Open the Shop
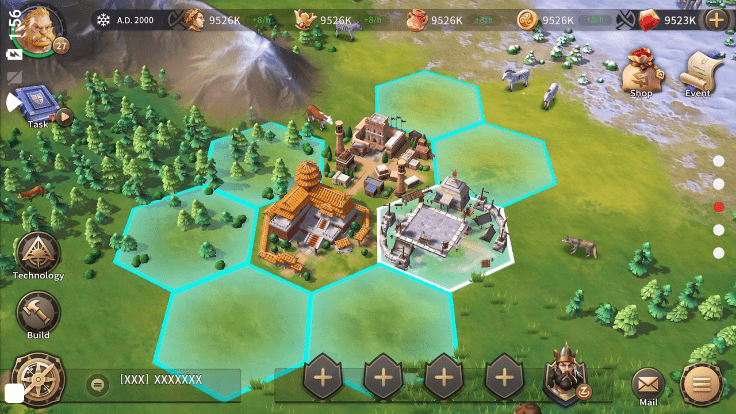The height and width of the screenshot is (414, 736). pos(640,74)
